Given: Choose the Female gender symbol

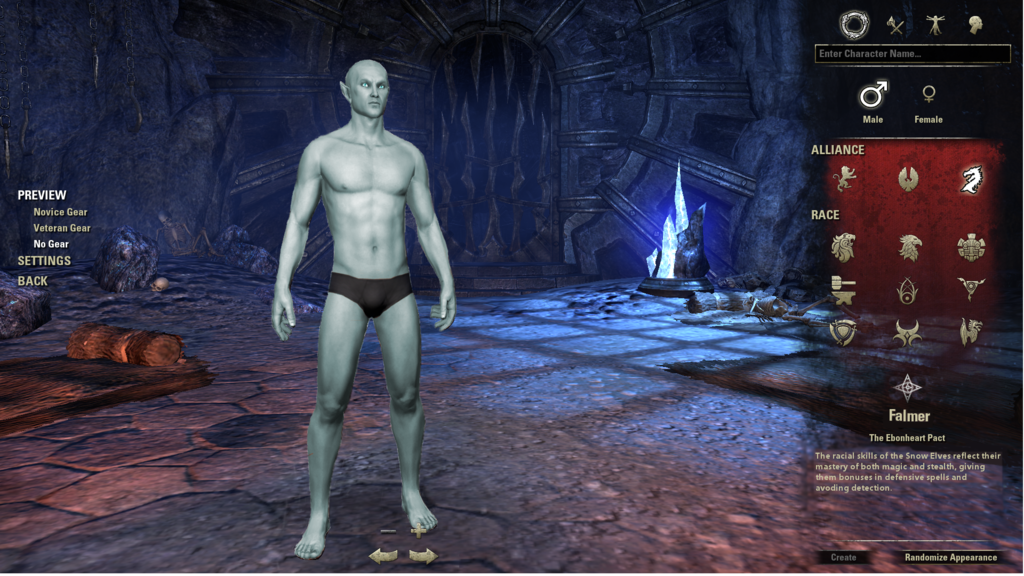Looking at the screenshot, I should (929, 96).
